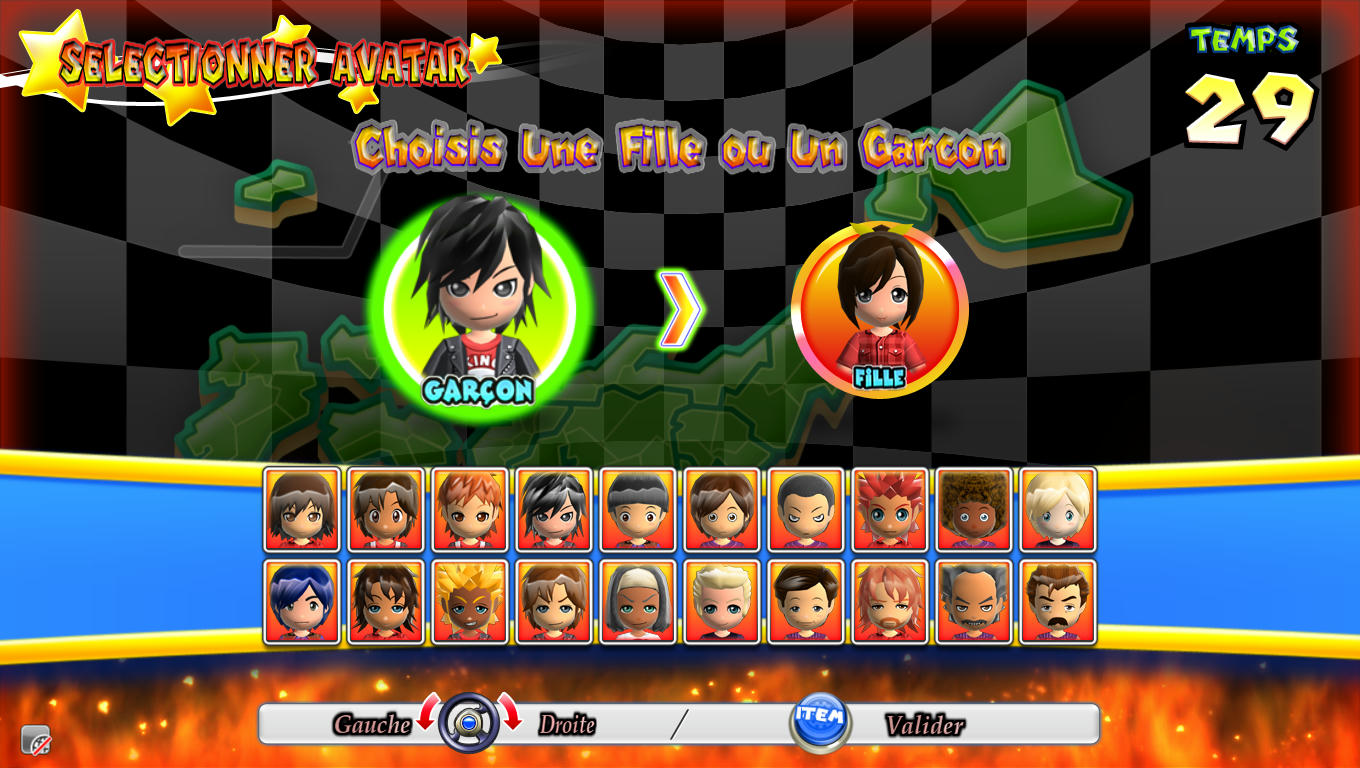Select the spiky yellow-haired dark-skinned avatar
The width and height of the screenshot is (1360, 768).
pyautogui.click(x=470, y=601)
